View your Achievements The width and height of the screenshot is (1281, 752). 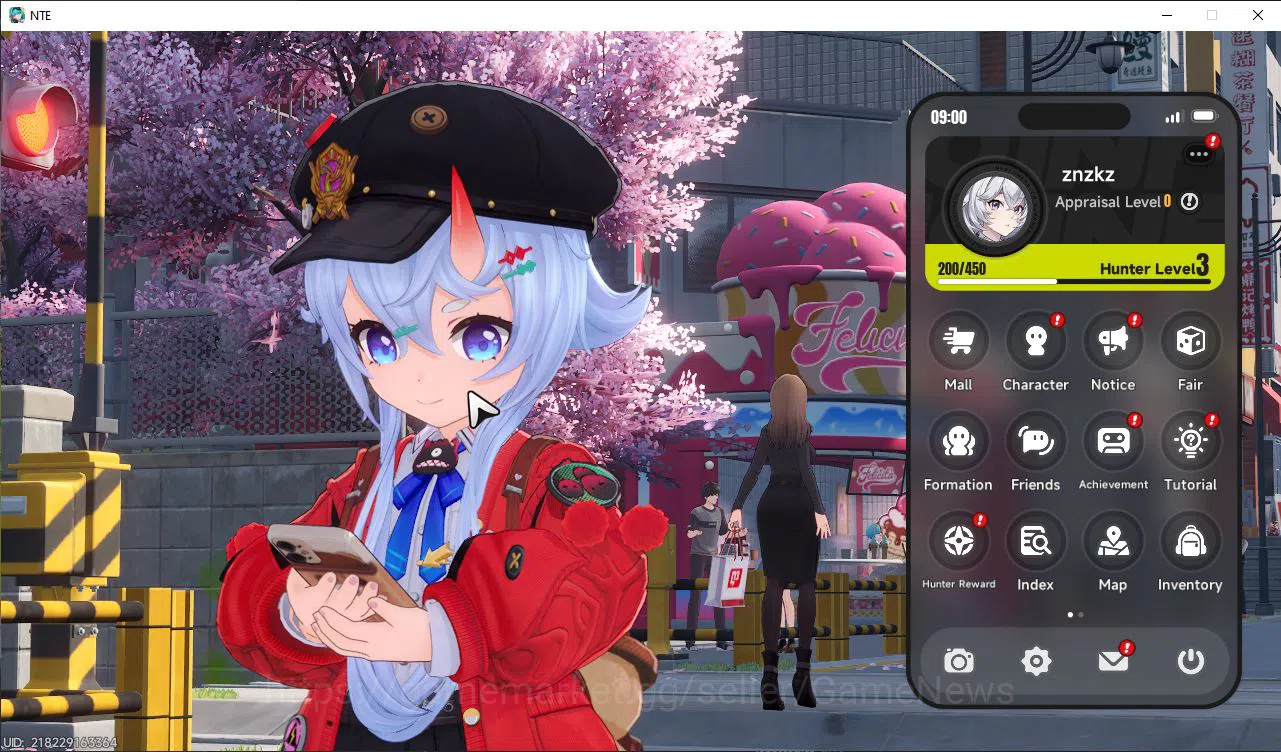click(x=1113, y=441)
